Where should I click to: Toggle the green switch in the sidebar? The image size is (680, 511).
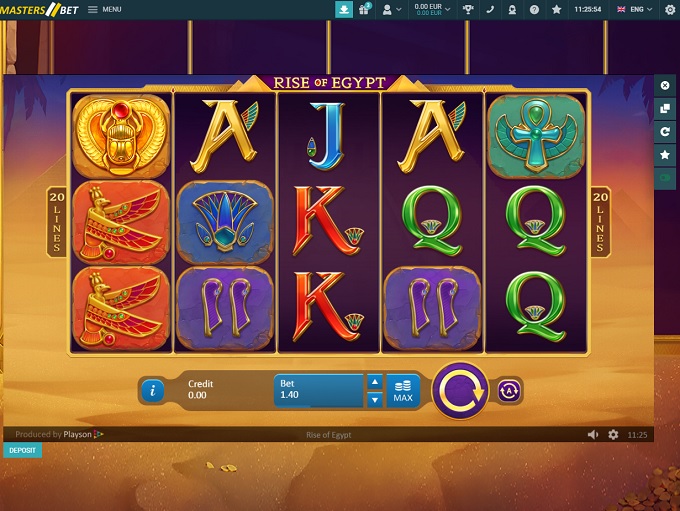point(665,177)
